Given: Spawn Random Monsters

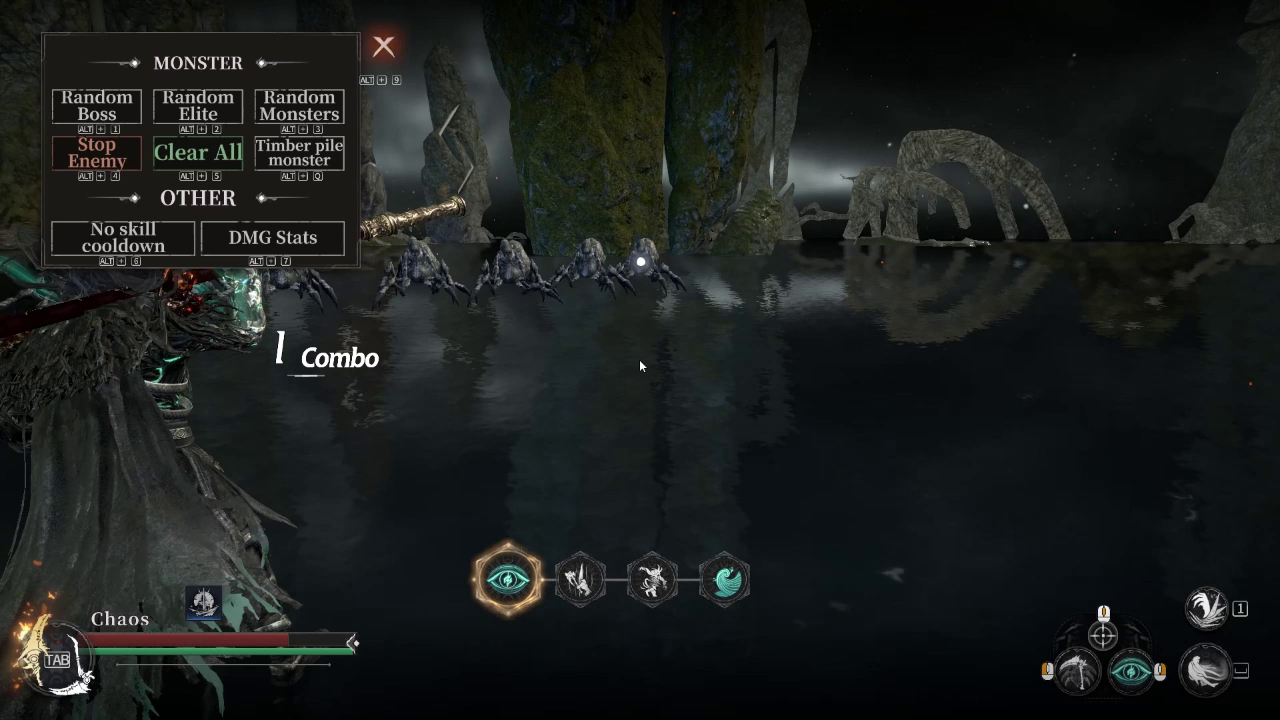Looking at the screenshot, I should click(x=299, y=104).
